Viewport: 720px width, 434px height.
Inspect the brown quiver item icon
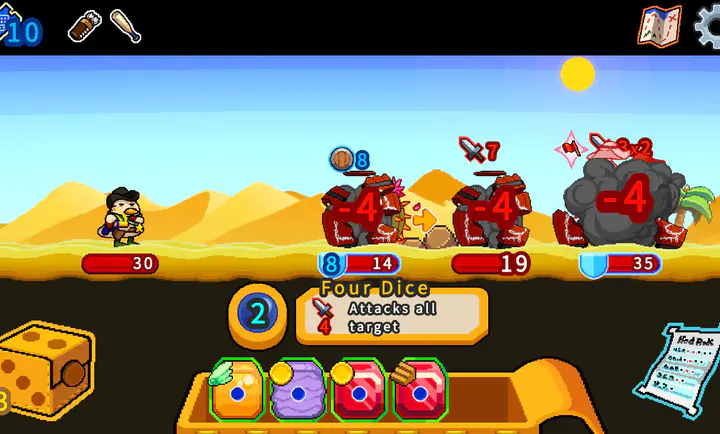click(x=85, y=27)
